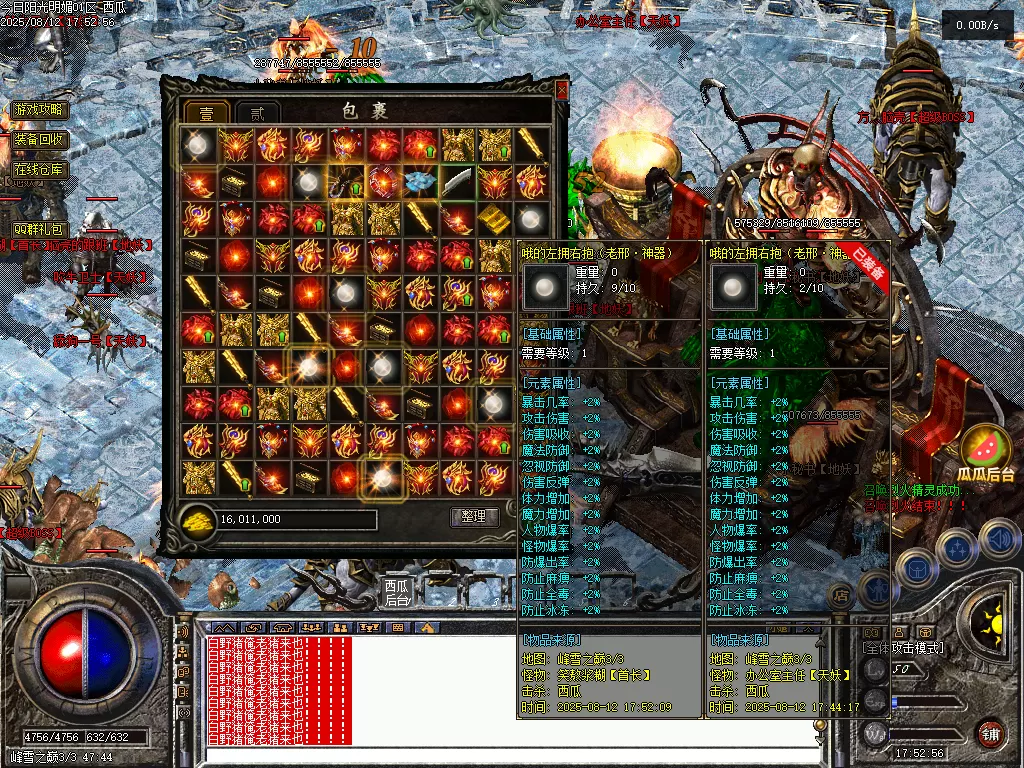Close the 包裹 inventory window

tap(561, 90)
